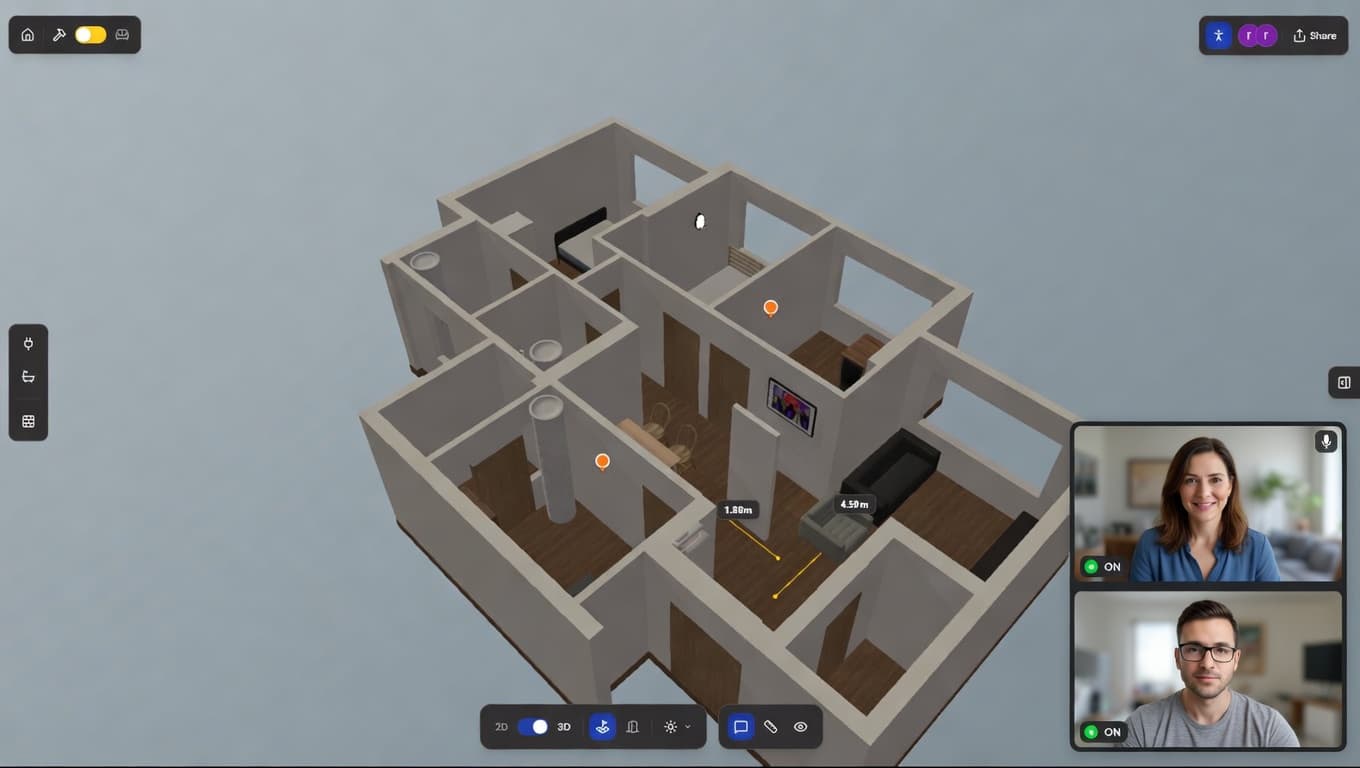
Task: Toggle the eye visibility icon
Action: [x=800, y=727]
